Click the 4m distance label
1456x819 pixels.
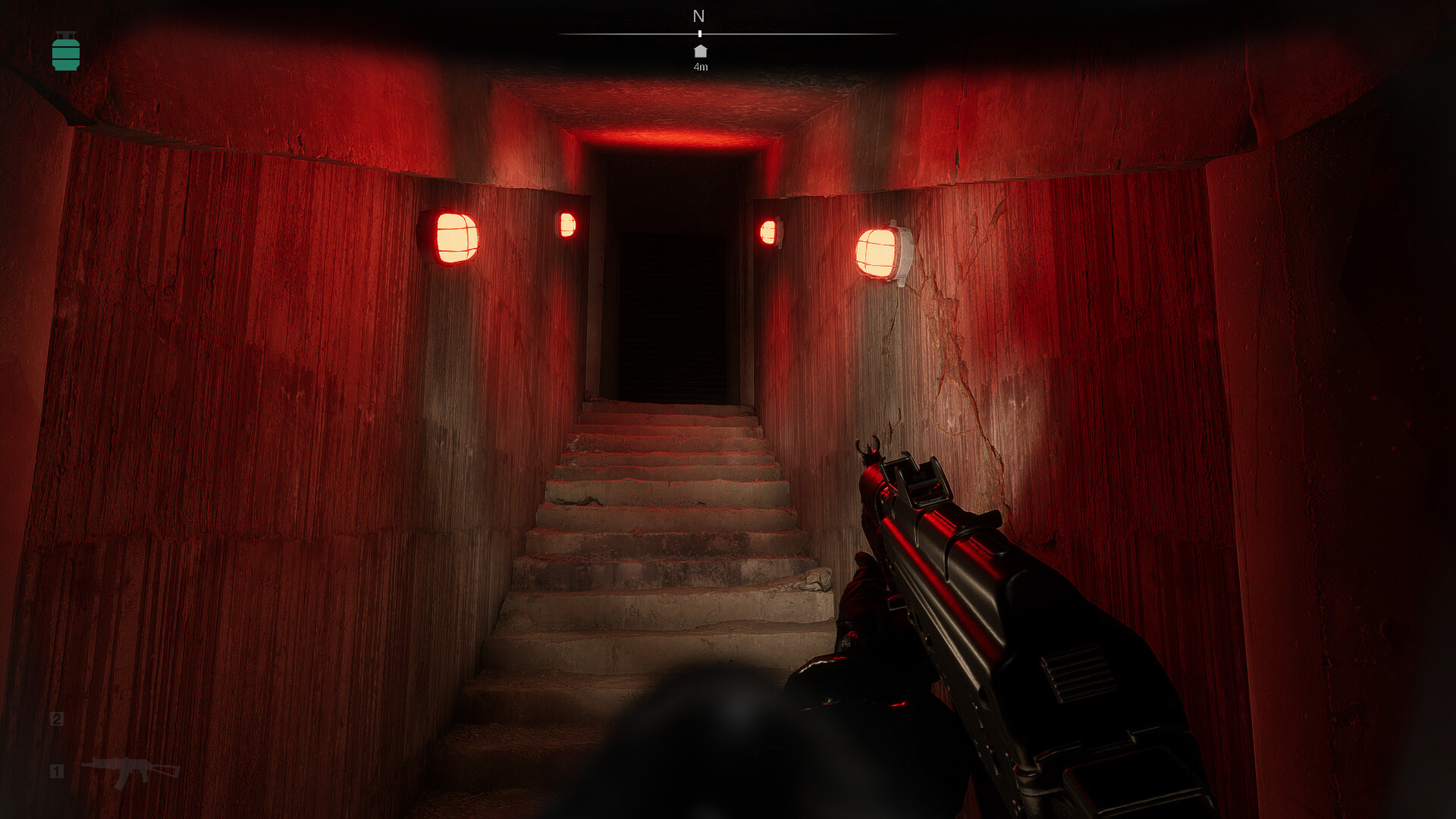click(699, 67)
